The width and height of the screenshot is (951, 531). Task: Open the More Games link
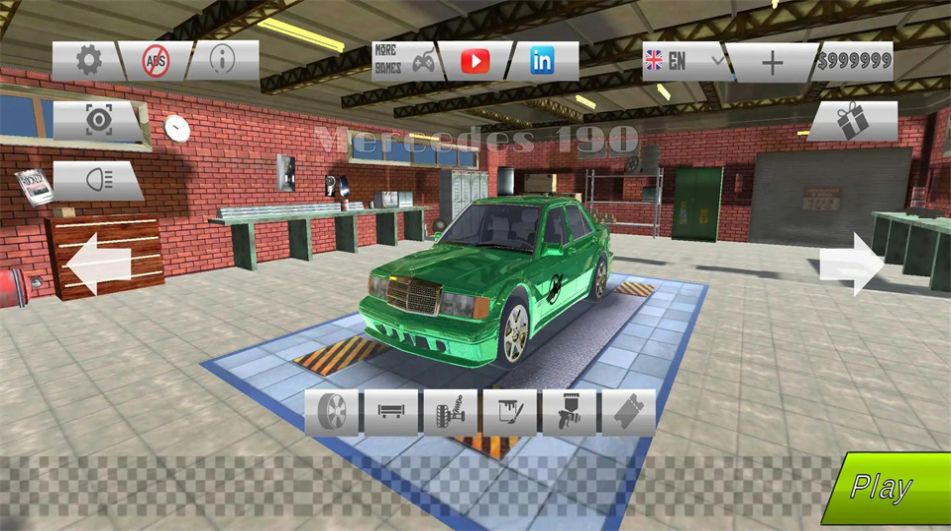[405, 61]
